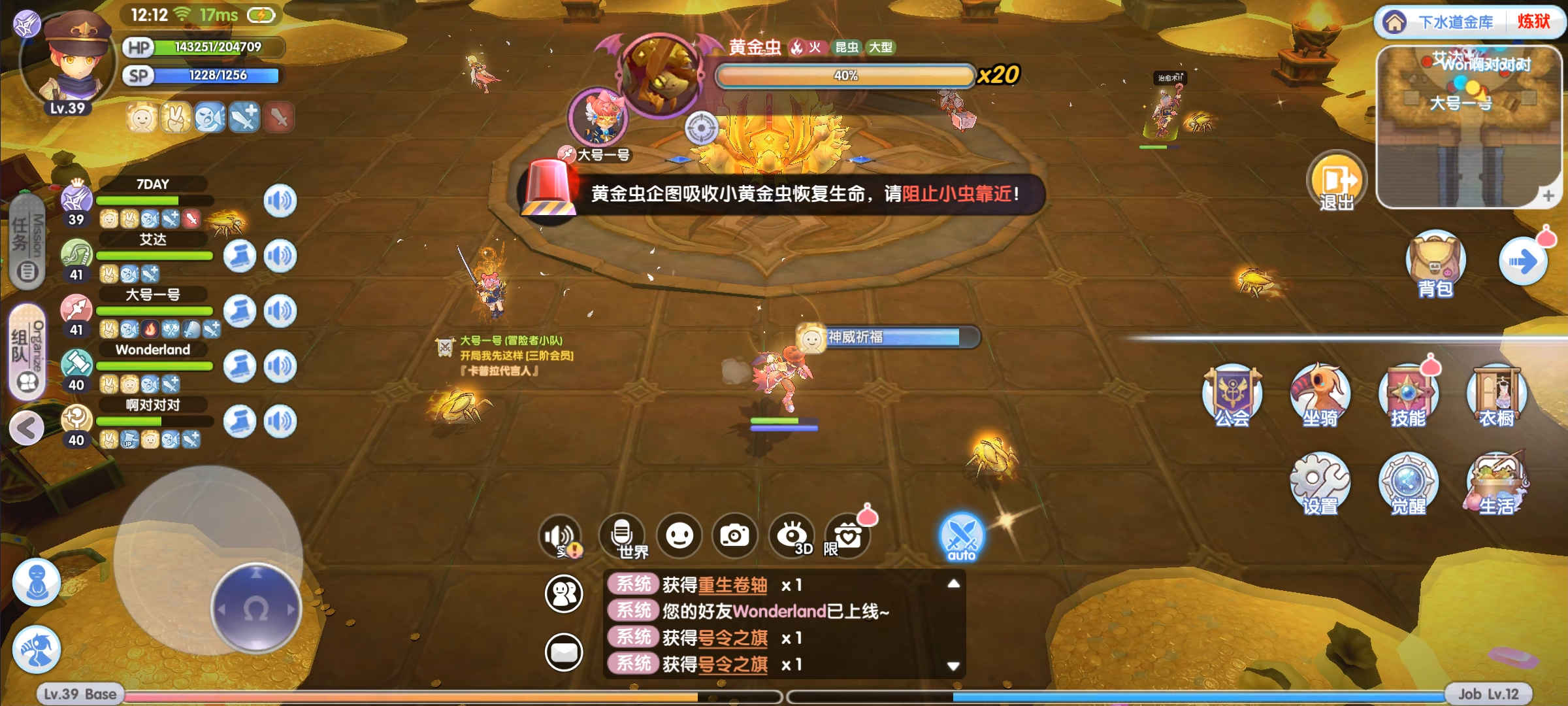The image size is (1568, 706).
Task: Toggle the 3D view mode
Action: (792, 536)
